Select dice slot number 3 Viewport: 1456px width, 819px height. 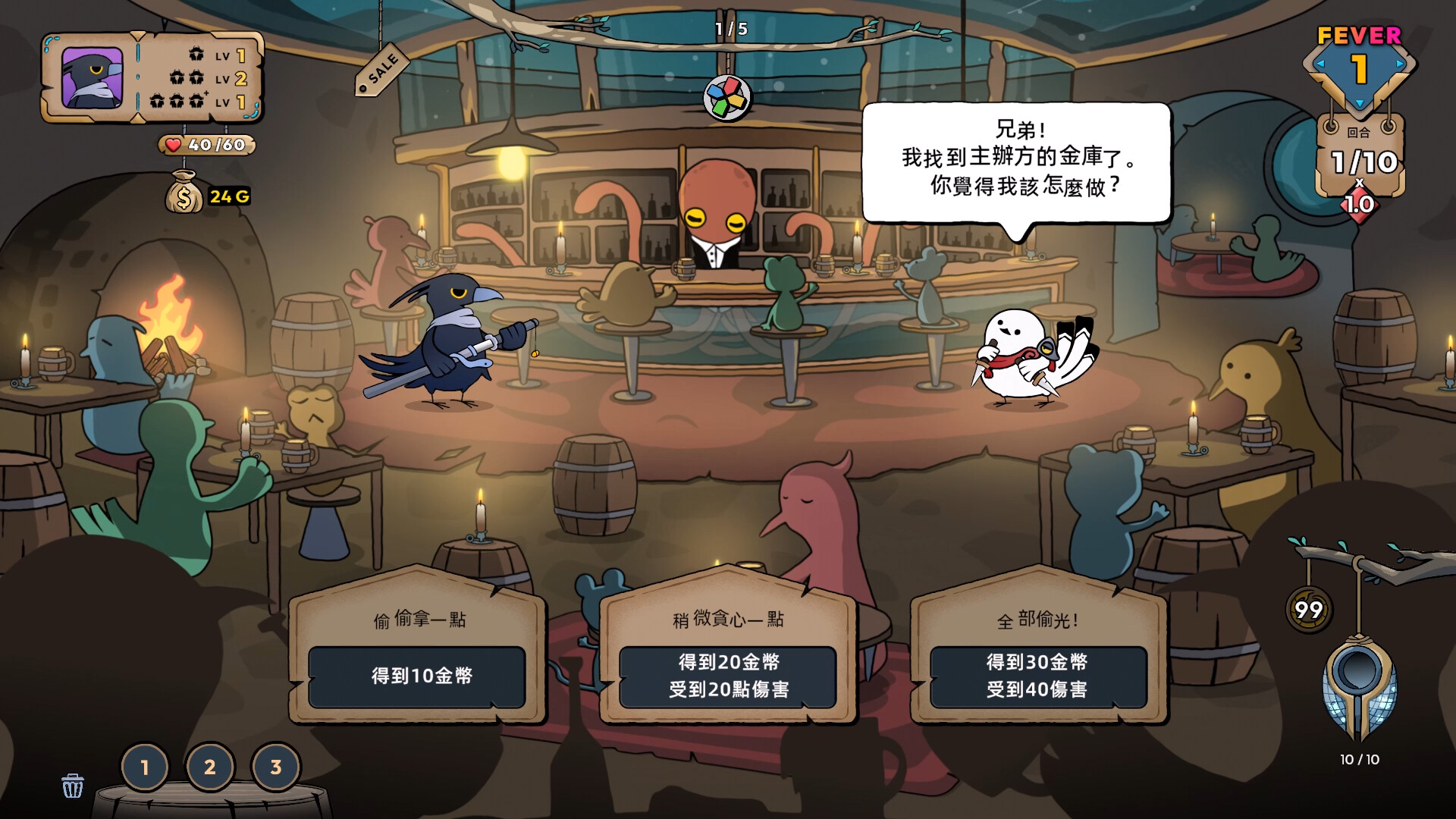click(x=276, y=767)
